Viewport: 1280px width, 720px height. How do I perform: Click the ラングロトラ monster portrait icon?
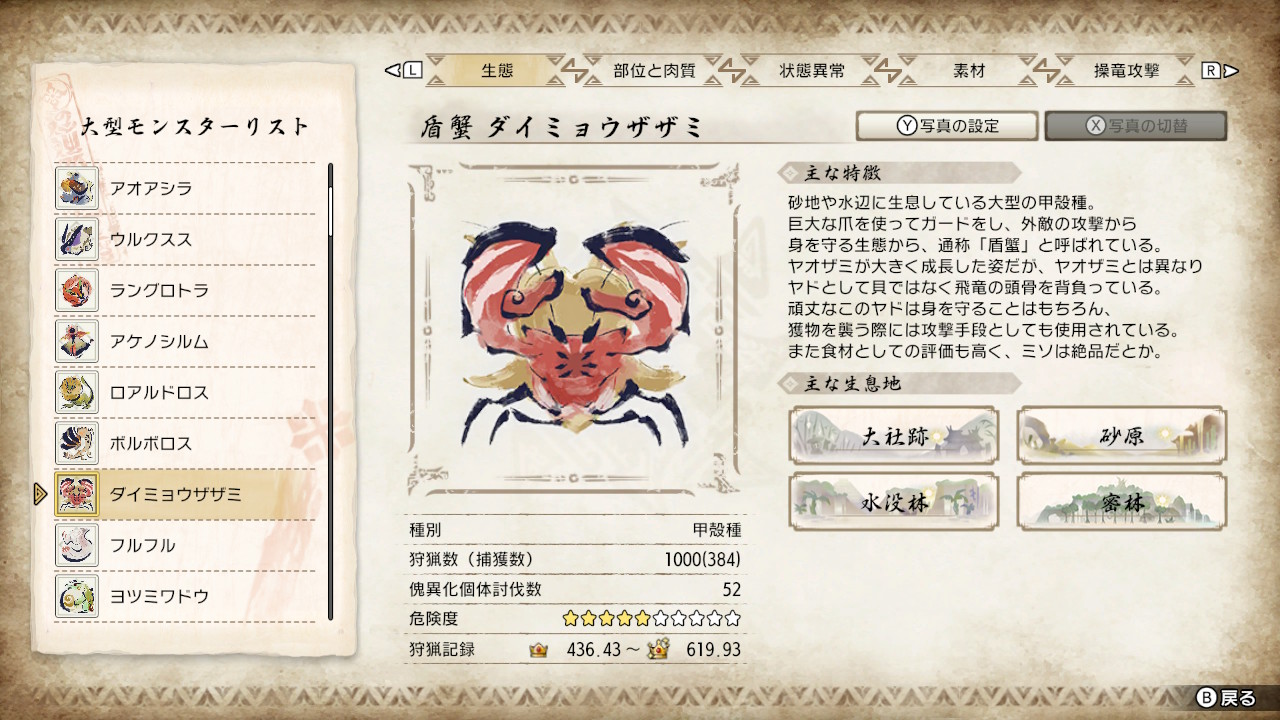click(76, 290)
